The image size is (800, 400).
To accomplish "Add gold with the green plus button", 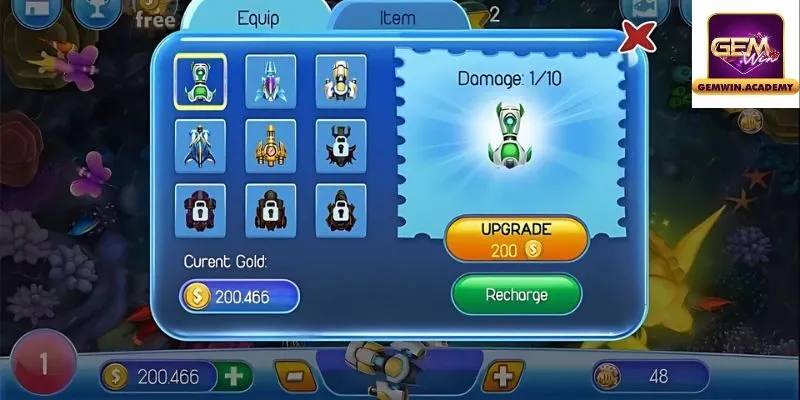I will pyautogui.click(x=236, y=377).
